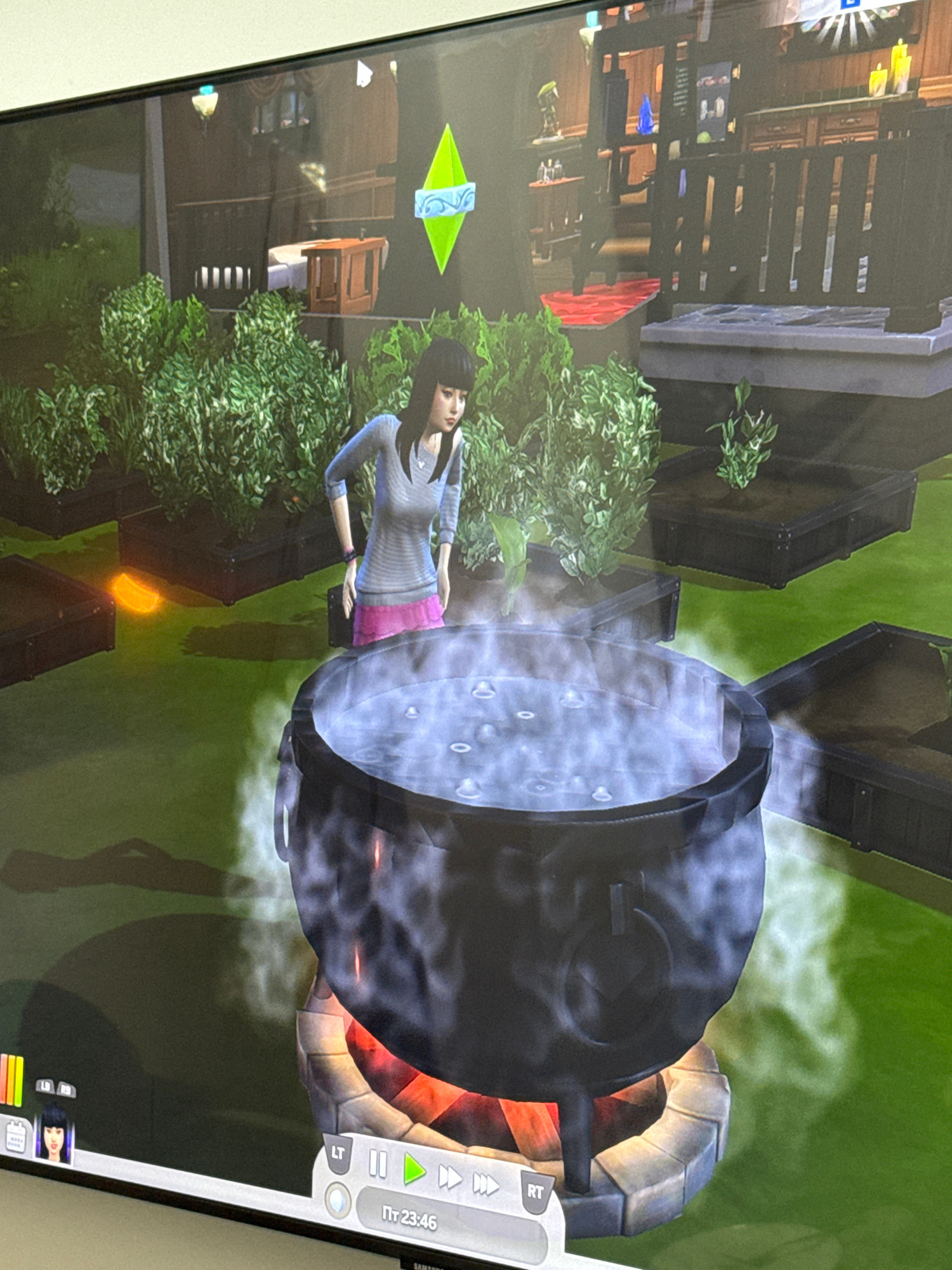Click the round moon icon beside the clock
The image size is (952, 1270).
coord(337,1201)
